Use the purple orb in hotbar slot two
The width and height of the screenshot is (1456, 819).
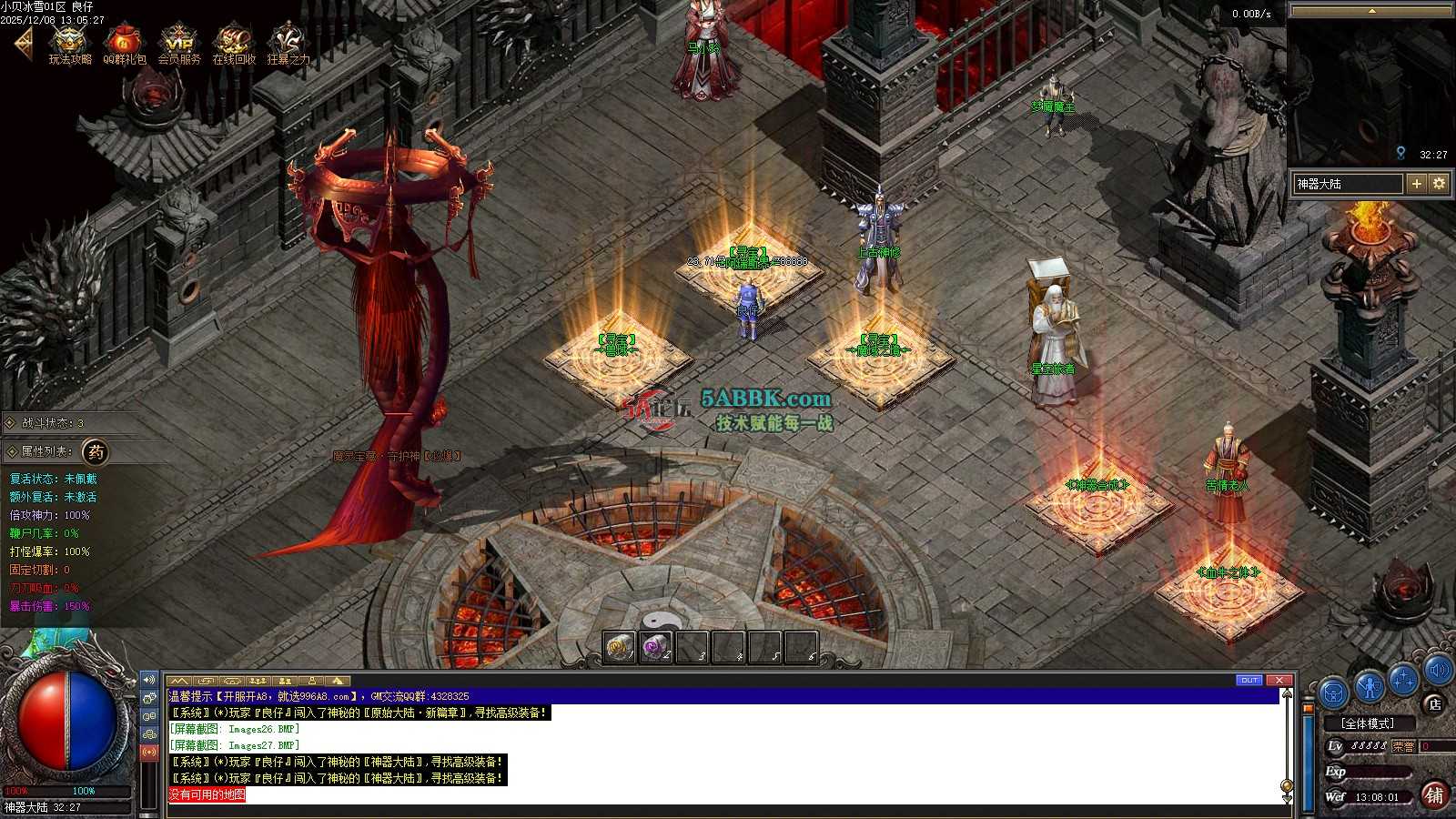click(655, 648)
